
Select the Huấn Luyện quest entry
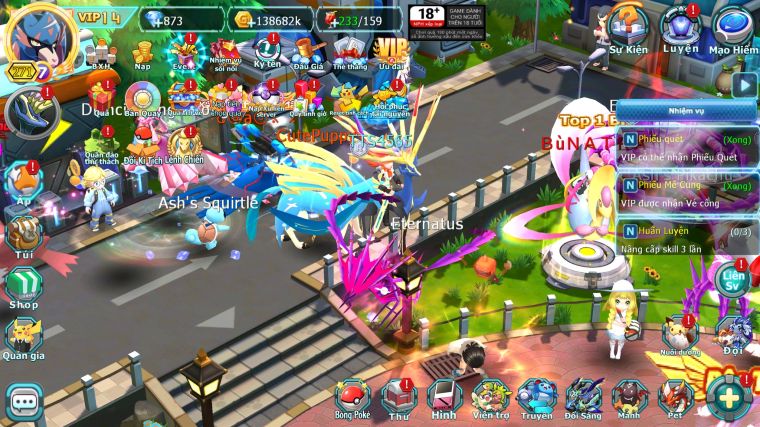[x=686, y=240]
